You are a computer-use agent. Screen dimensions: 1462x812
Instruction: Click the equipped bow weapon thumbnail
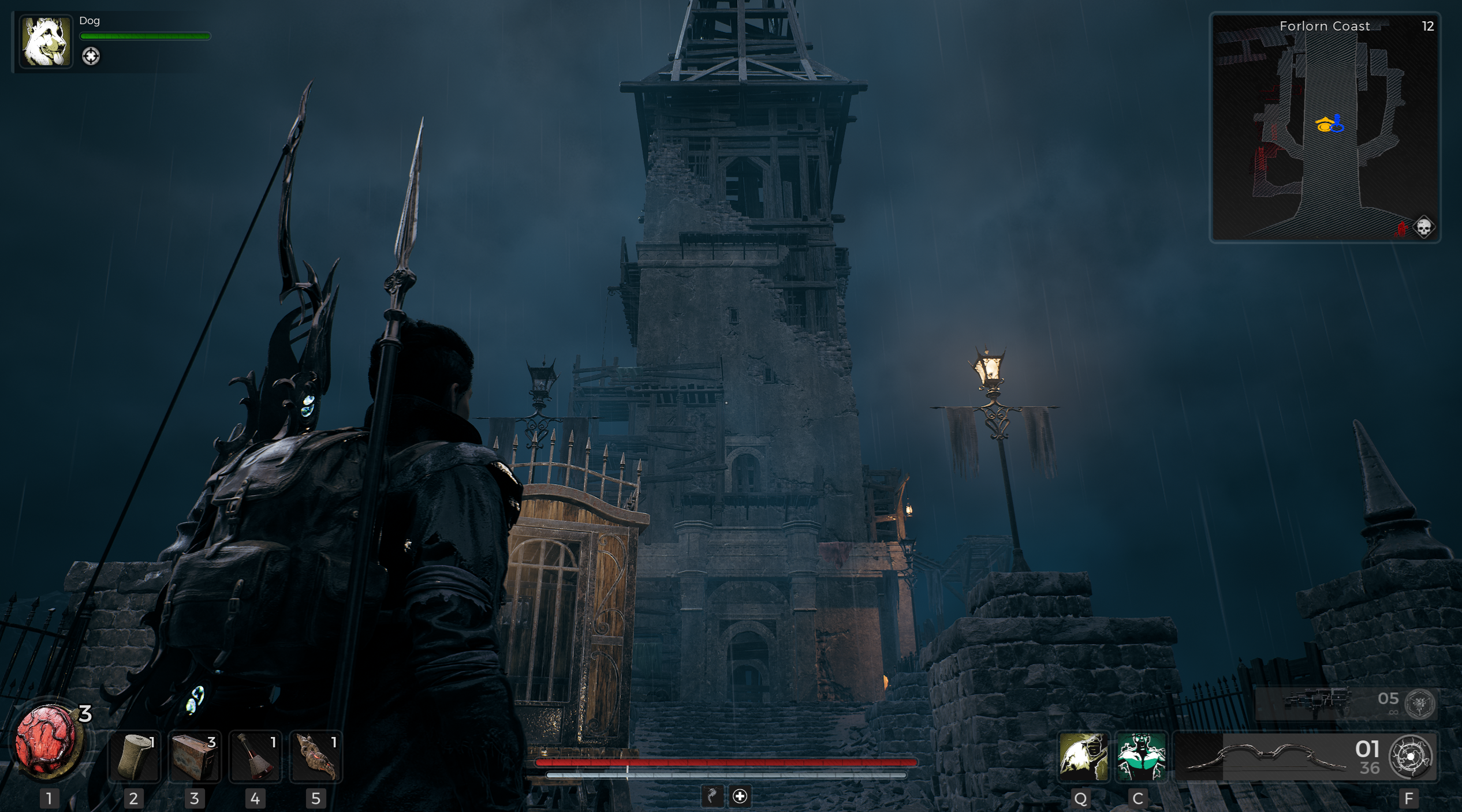pyautogui.click(x=1265, y=756)
